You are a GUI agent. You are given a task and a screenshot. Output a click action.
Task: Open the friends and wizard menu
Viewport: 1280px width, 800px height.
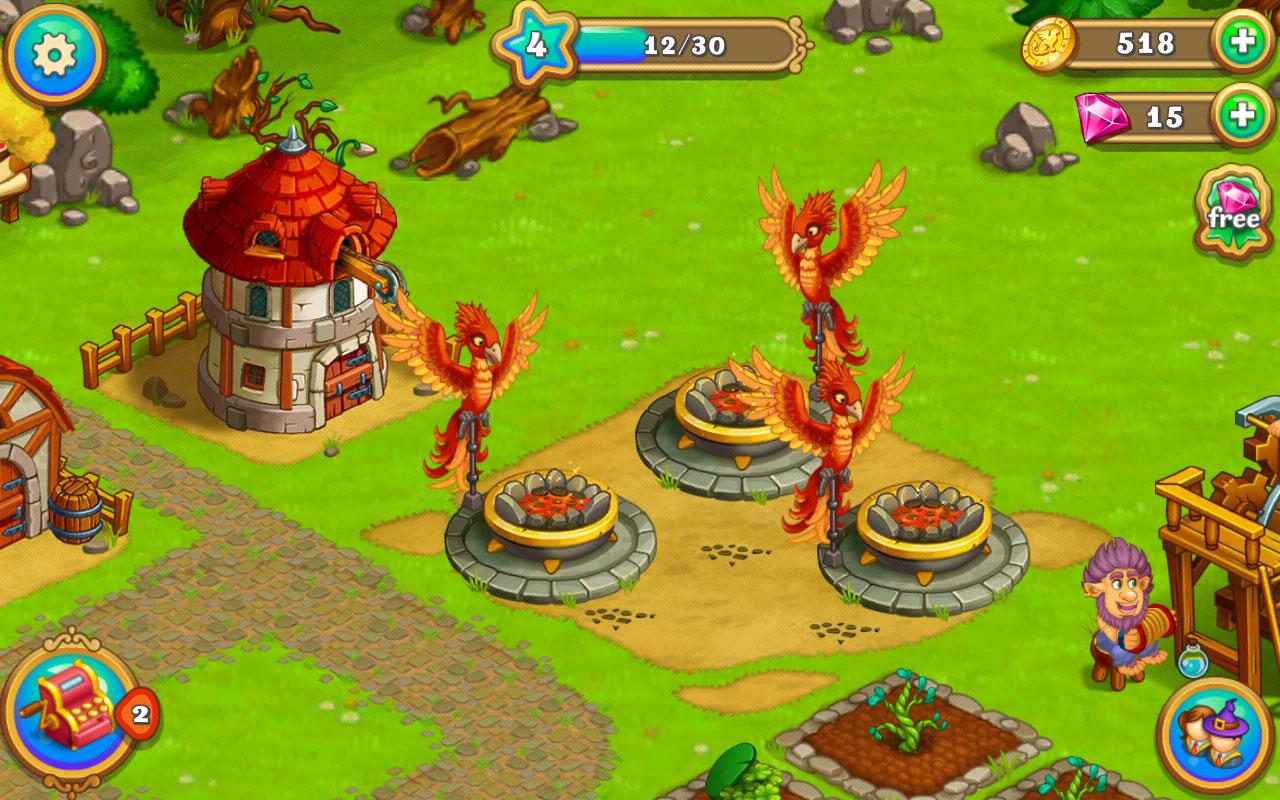(x=1215, y=735)
